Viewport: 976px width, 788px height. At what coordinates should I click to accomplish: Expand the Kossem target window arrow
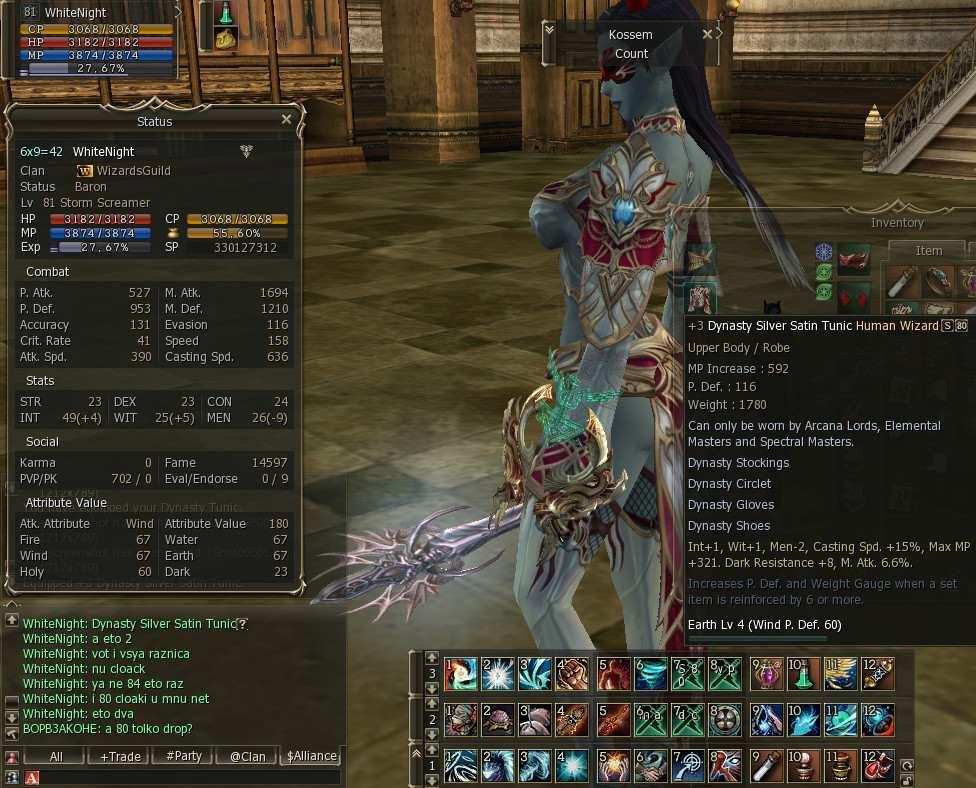tap(549, 31)
